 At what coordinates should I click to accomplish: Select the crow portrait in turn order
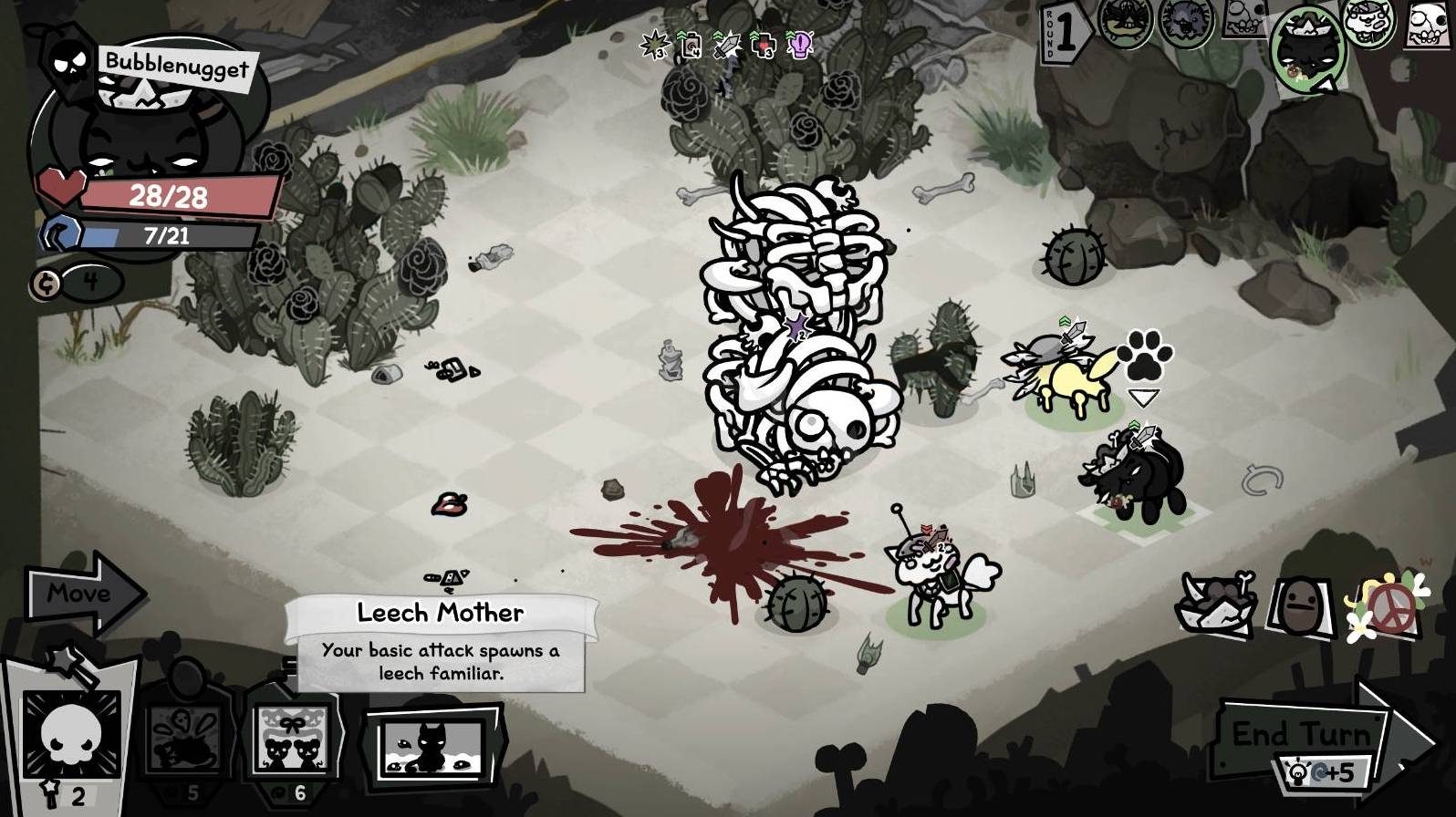(1128, 23)
